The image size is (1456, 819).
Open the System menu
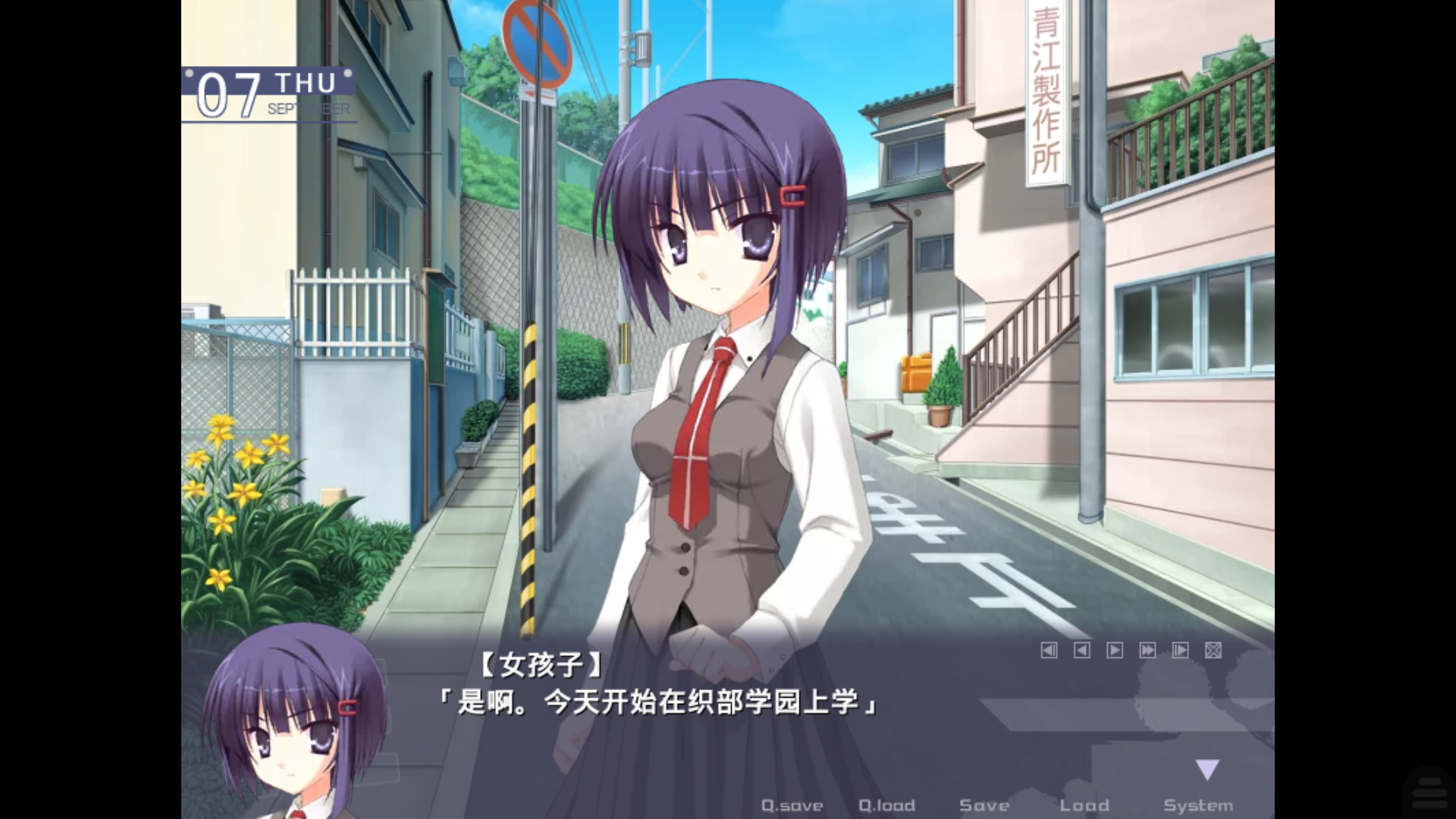(1200, 805)
